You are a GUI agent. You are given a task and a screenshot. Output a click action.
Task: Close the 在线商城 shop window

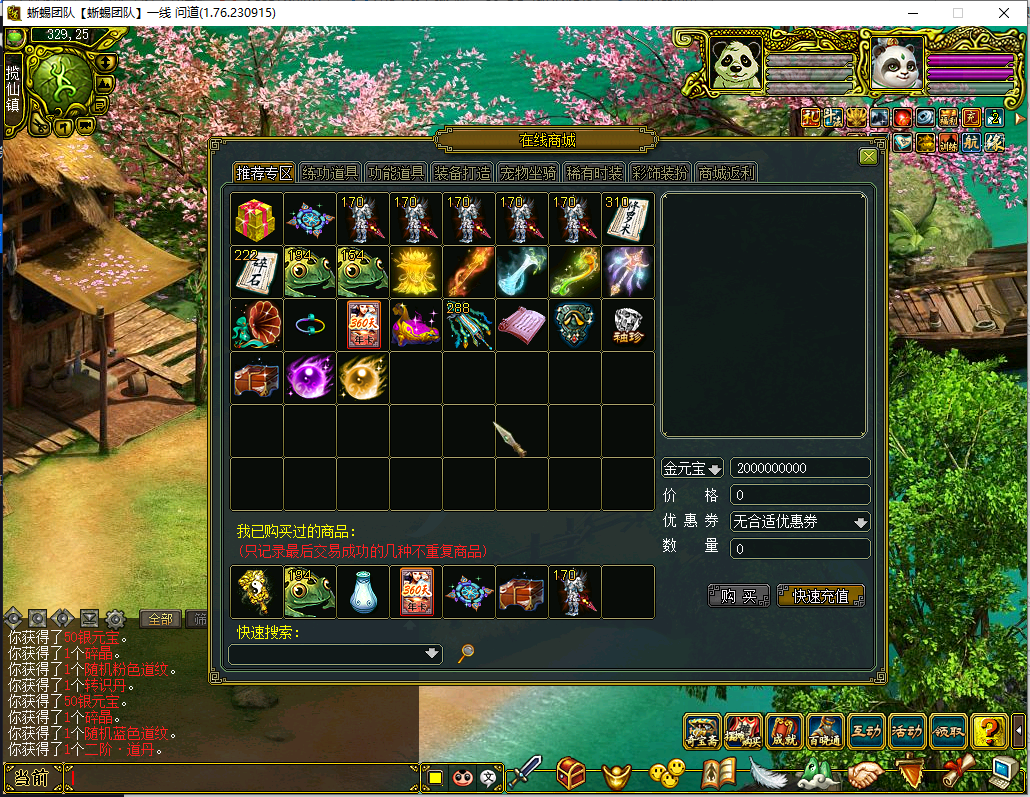click(x=868, y=156)
